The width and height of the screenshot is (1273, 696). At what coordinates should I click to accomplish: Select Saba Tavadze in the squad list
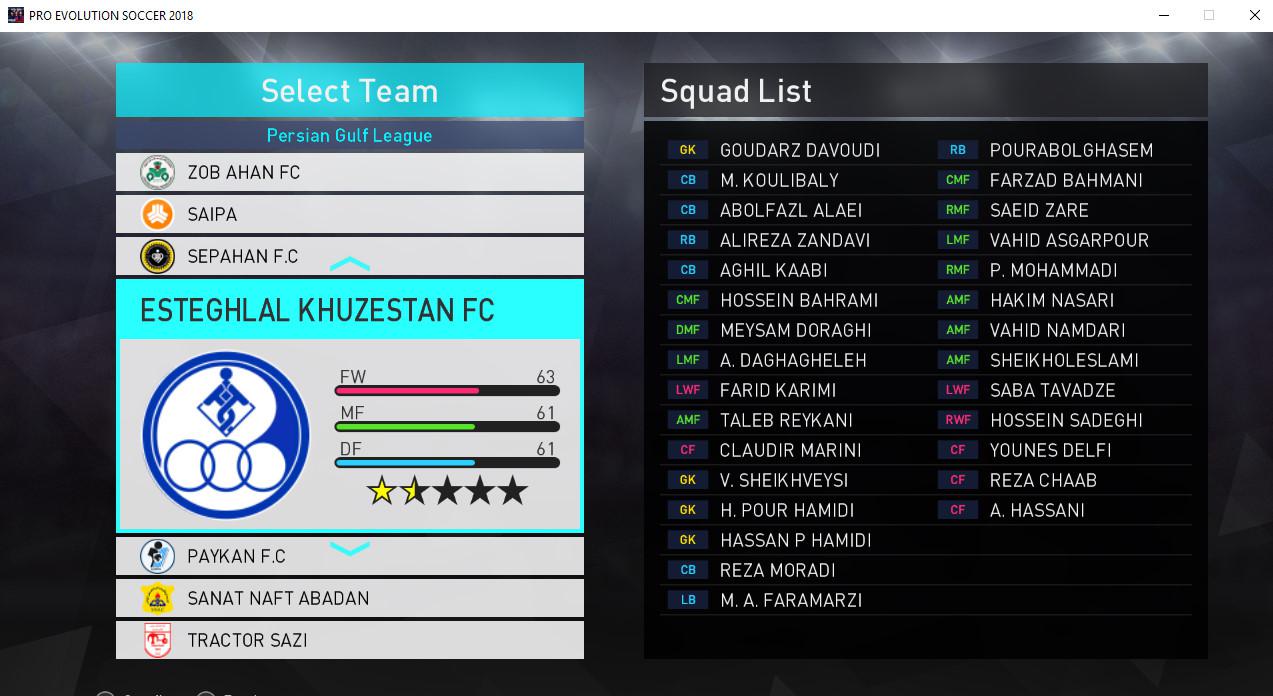tap(1052, 390)
